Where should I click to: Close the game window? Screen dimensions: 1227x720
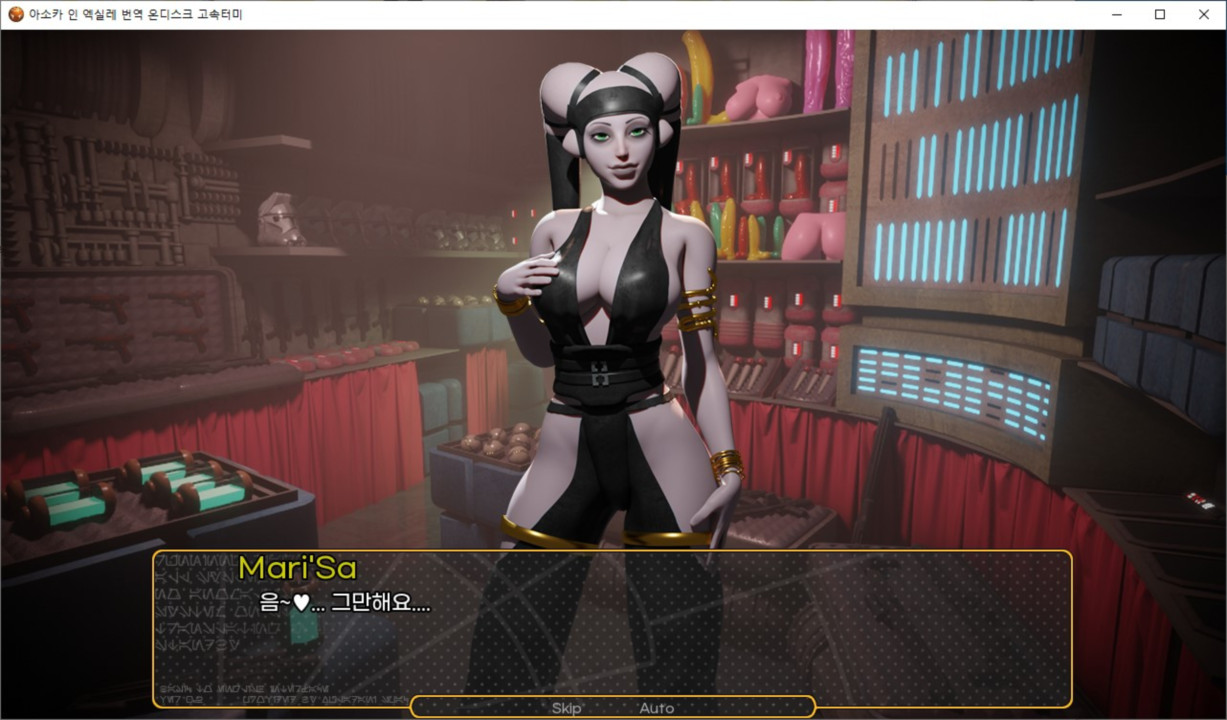[1203, 14]
